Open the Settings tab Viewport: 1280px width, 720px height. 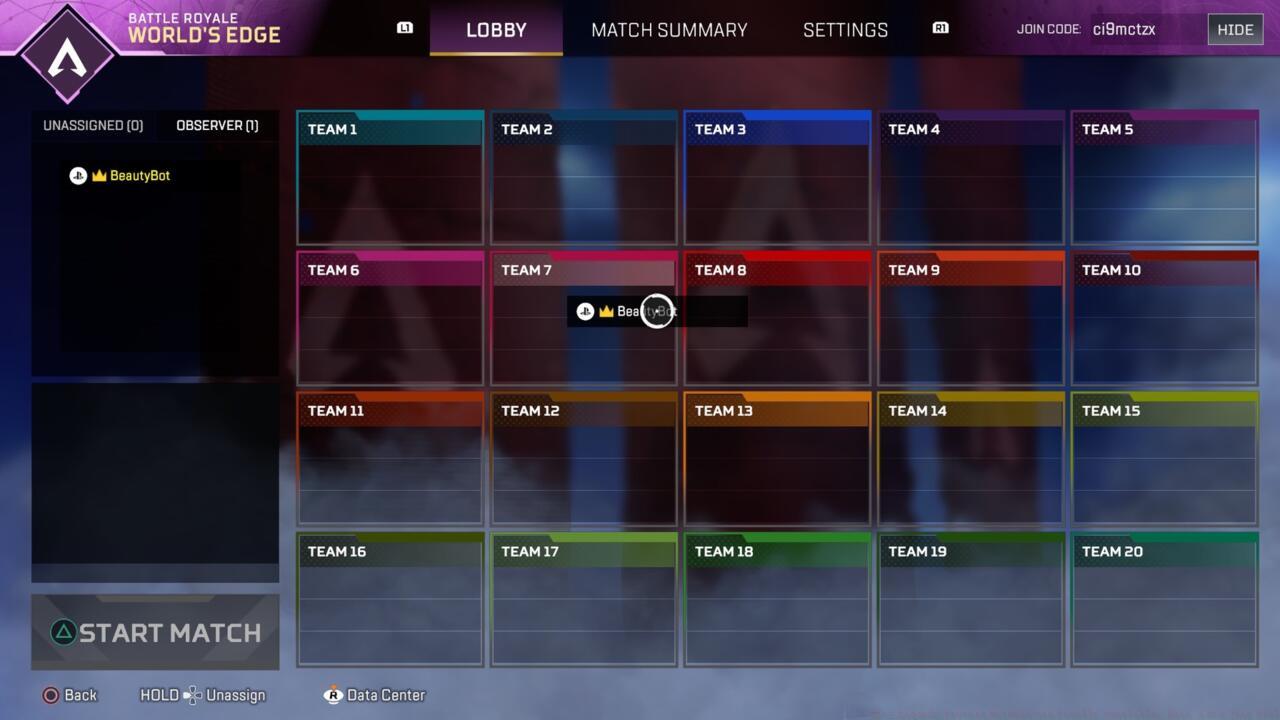(x=845, y=30)
